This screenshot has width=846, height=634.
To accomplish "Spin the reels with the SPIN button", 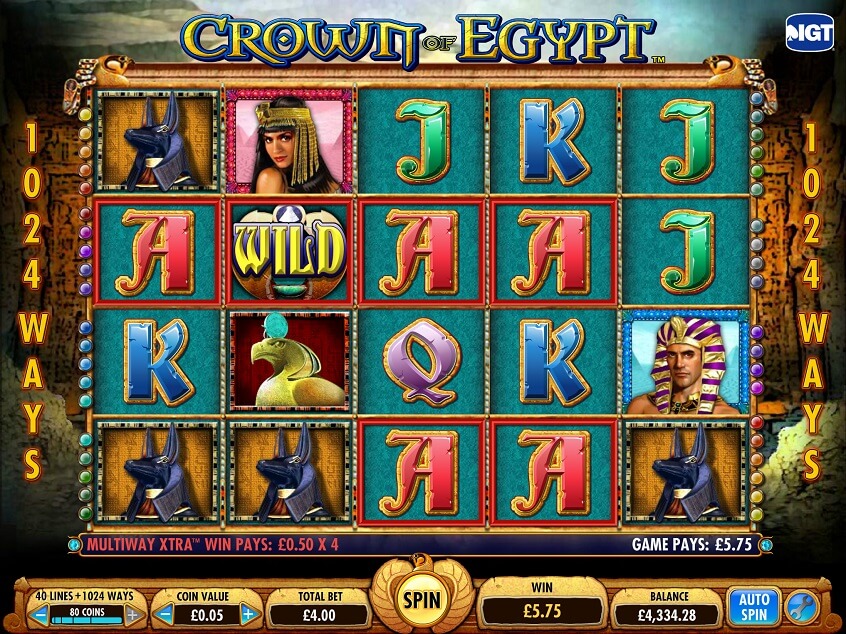I will 421,600.
